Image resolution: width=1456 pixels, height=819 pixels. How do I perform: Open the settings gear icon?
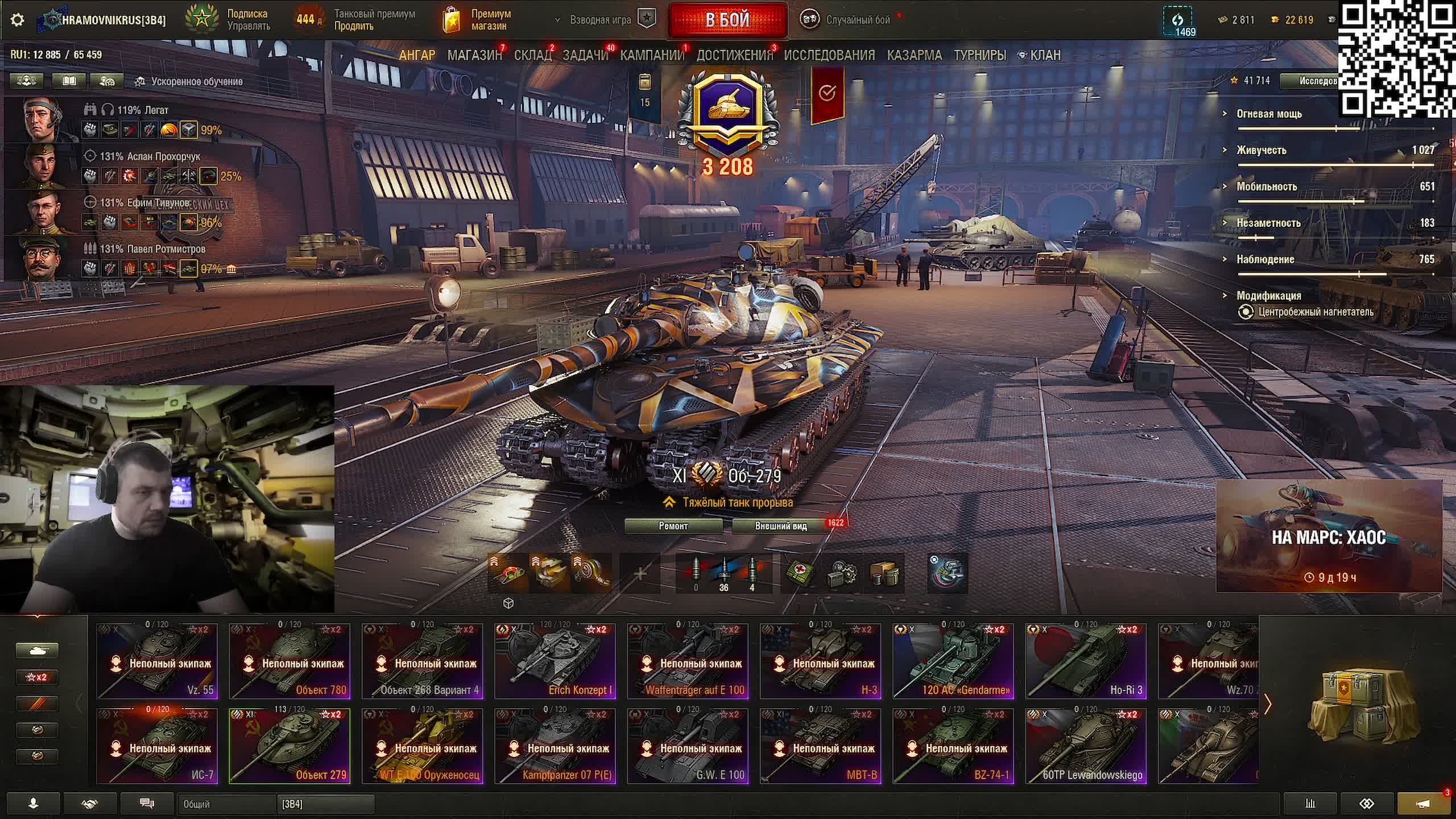(x=18, y=20)
